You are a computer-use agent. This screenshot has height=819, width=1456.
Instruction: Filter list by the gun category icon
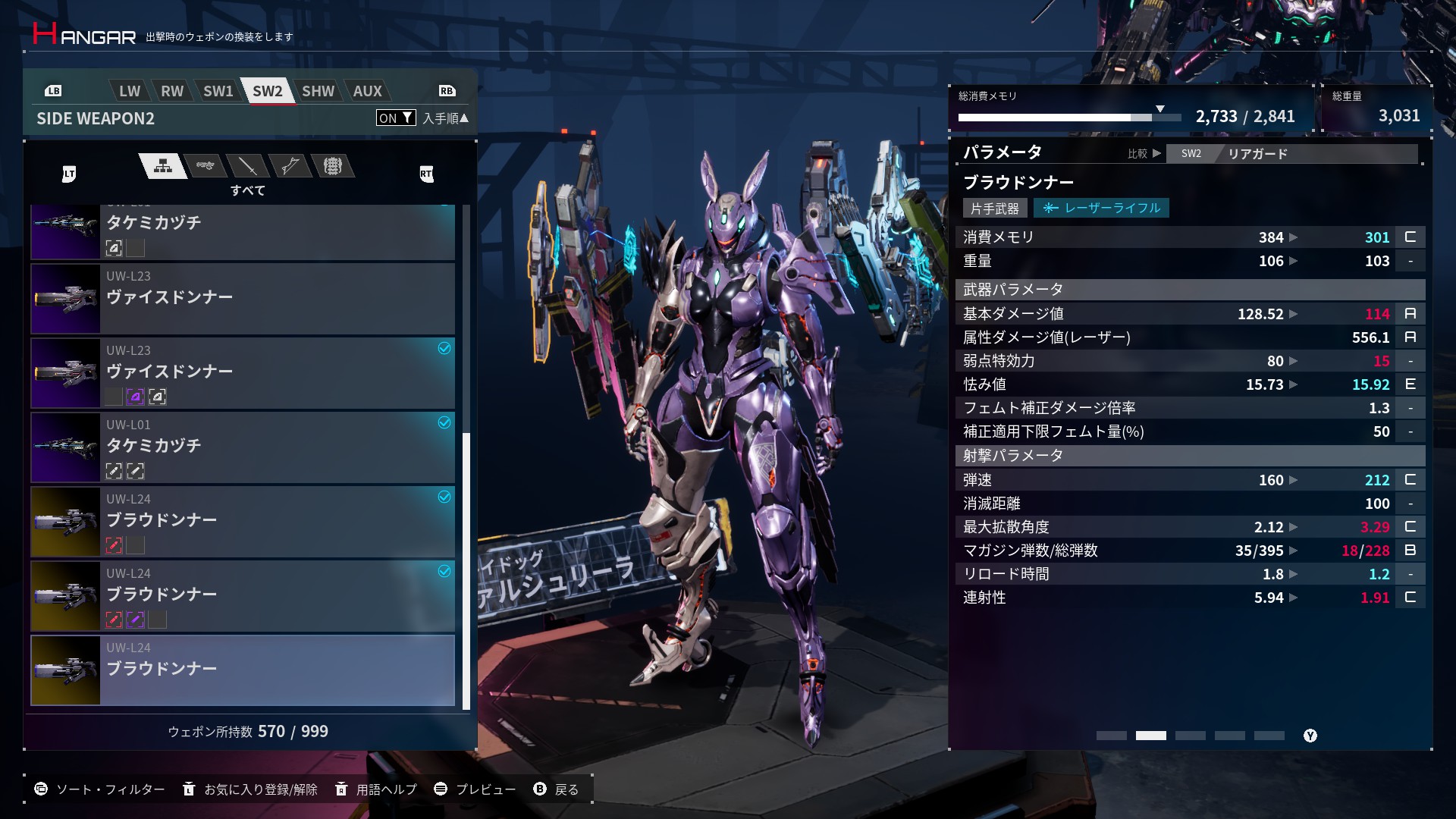205,165
